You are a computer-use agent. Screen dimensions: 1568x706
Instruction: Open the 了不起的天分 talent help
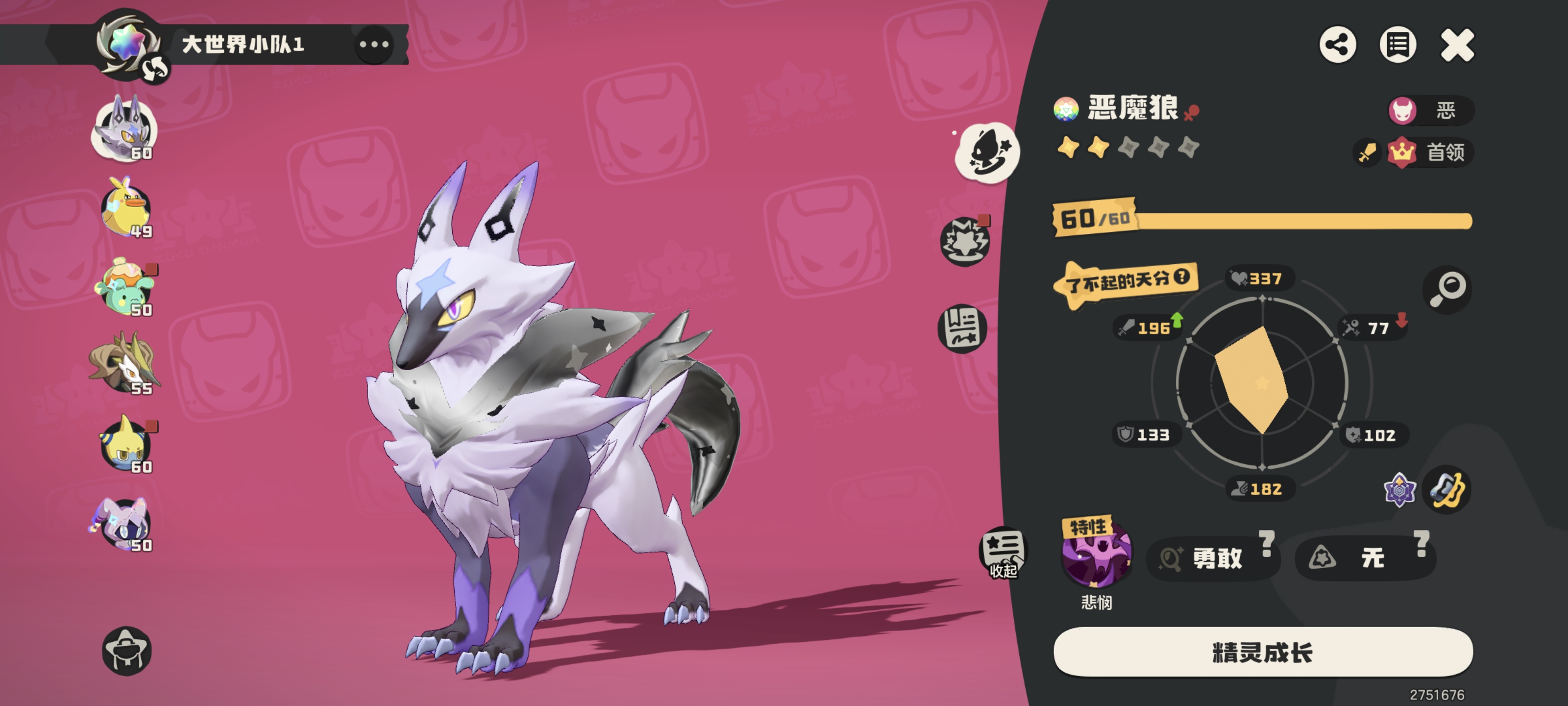click(1181, 277)
